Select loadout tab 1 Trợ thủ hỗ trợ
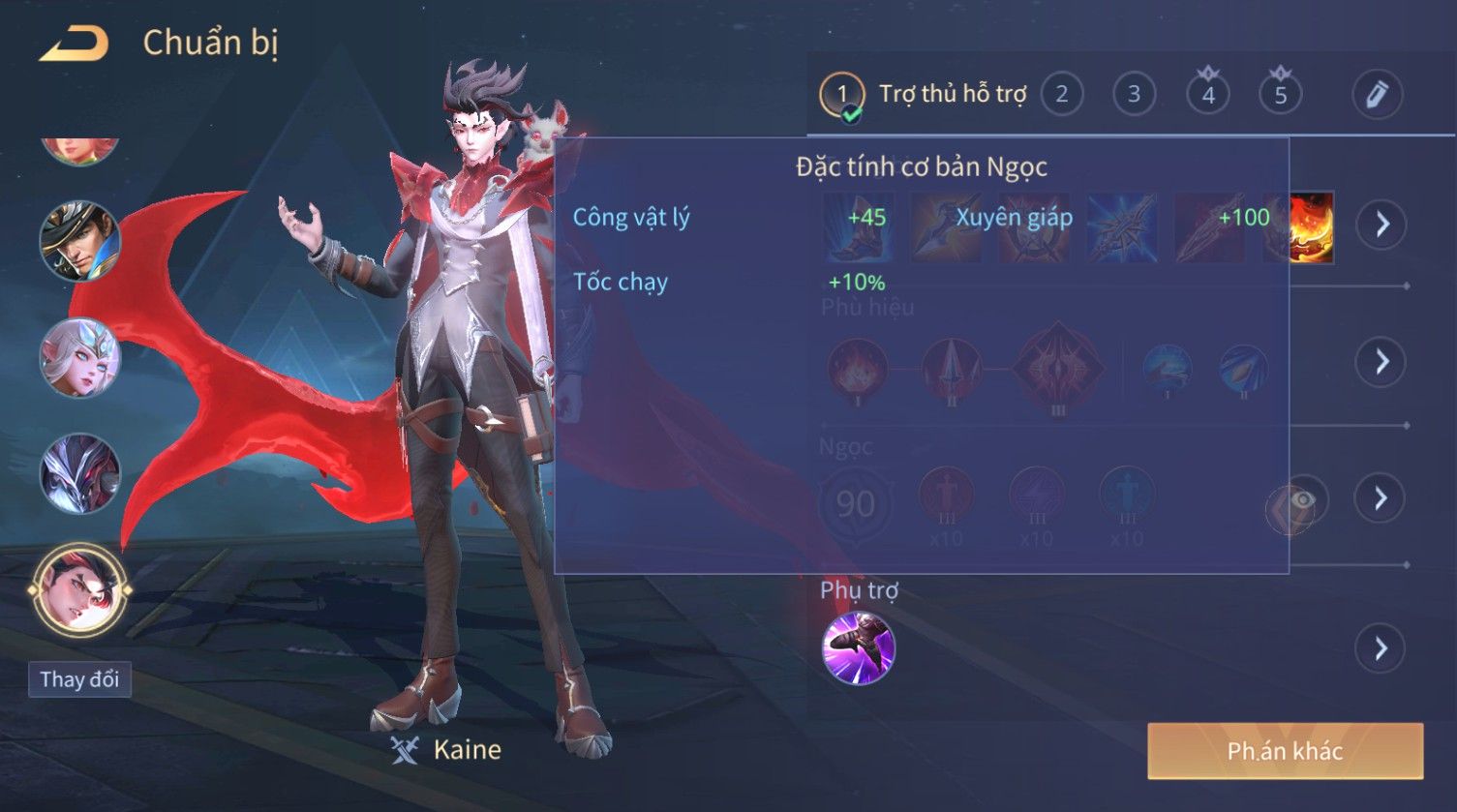The height and width of the screenshot is (812, 1457). 923,95
